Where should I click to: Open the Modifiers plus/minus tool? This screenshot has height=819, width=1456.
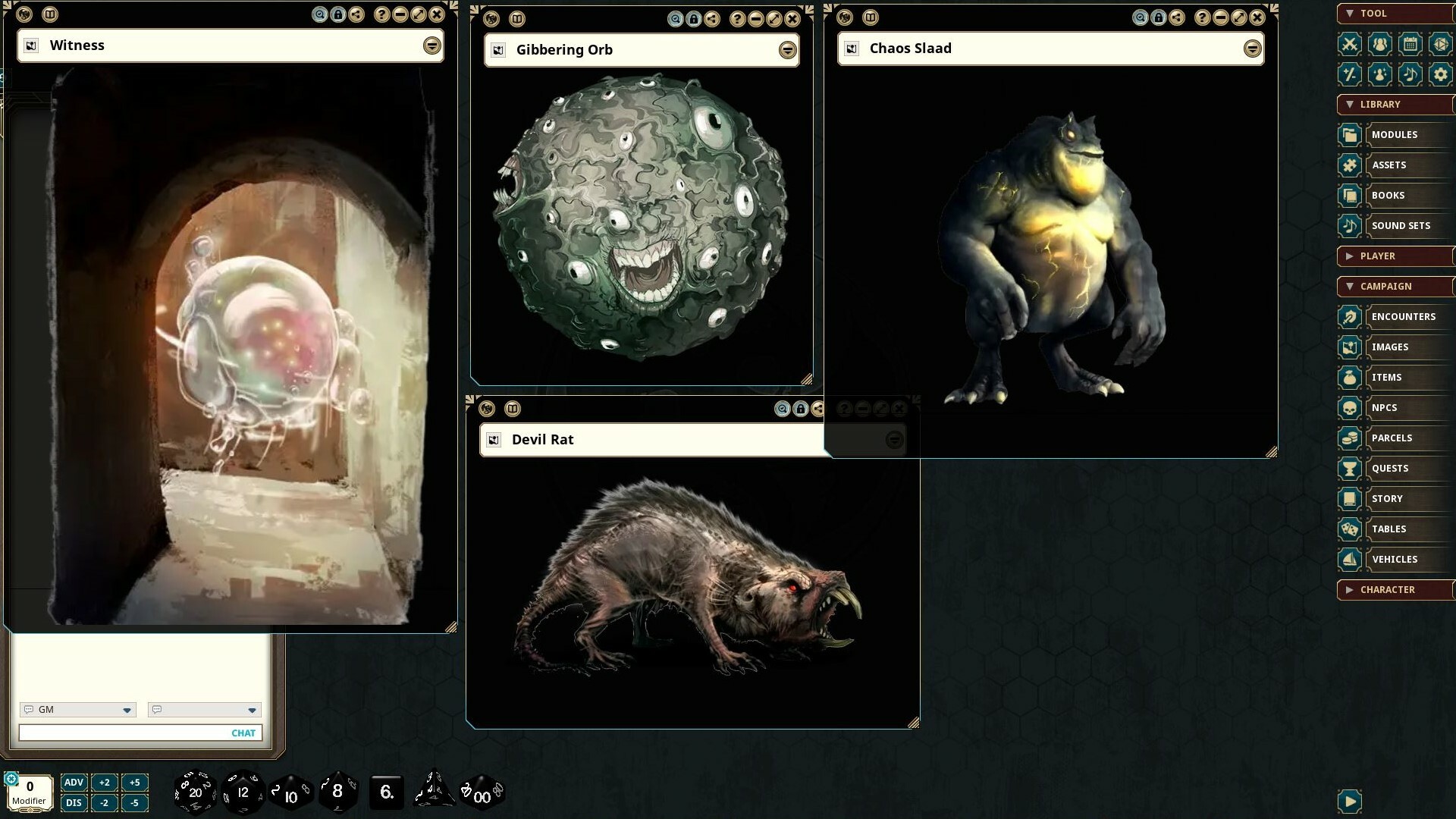pos(1351,74)
